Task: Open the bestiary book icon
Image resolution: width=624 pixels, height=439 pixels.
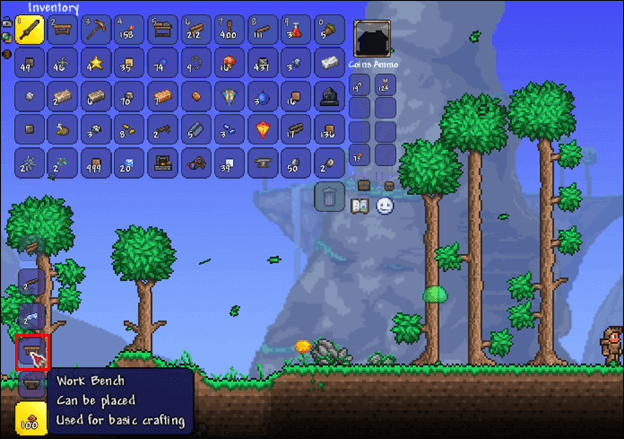Action: [362, 206]
